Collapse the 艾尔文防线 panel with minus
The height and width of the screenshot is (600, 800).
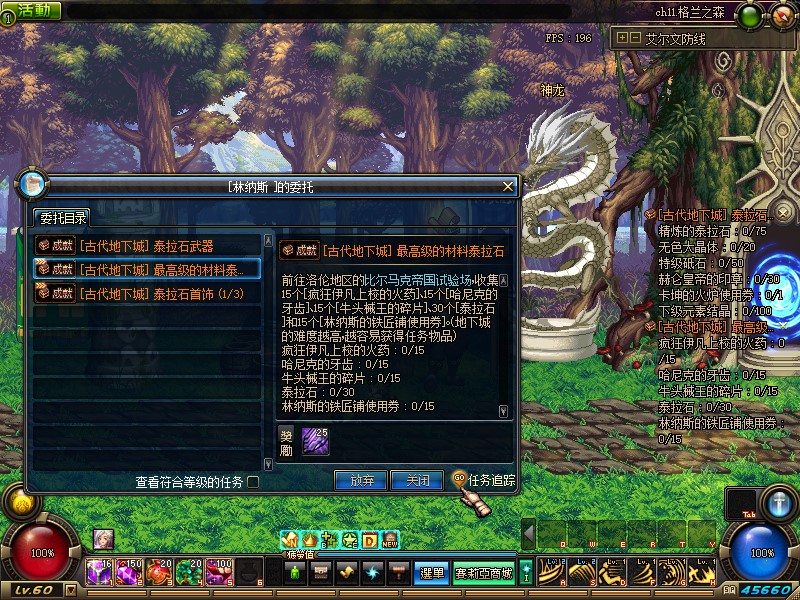point(635,38)
